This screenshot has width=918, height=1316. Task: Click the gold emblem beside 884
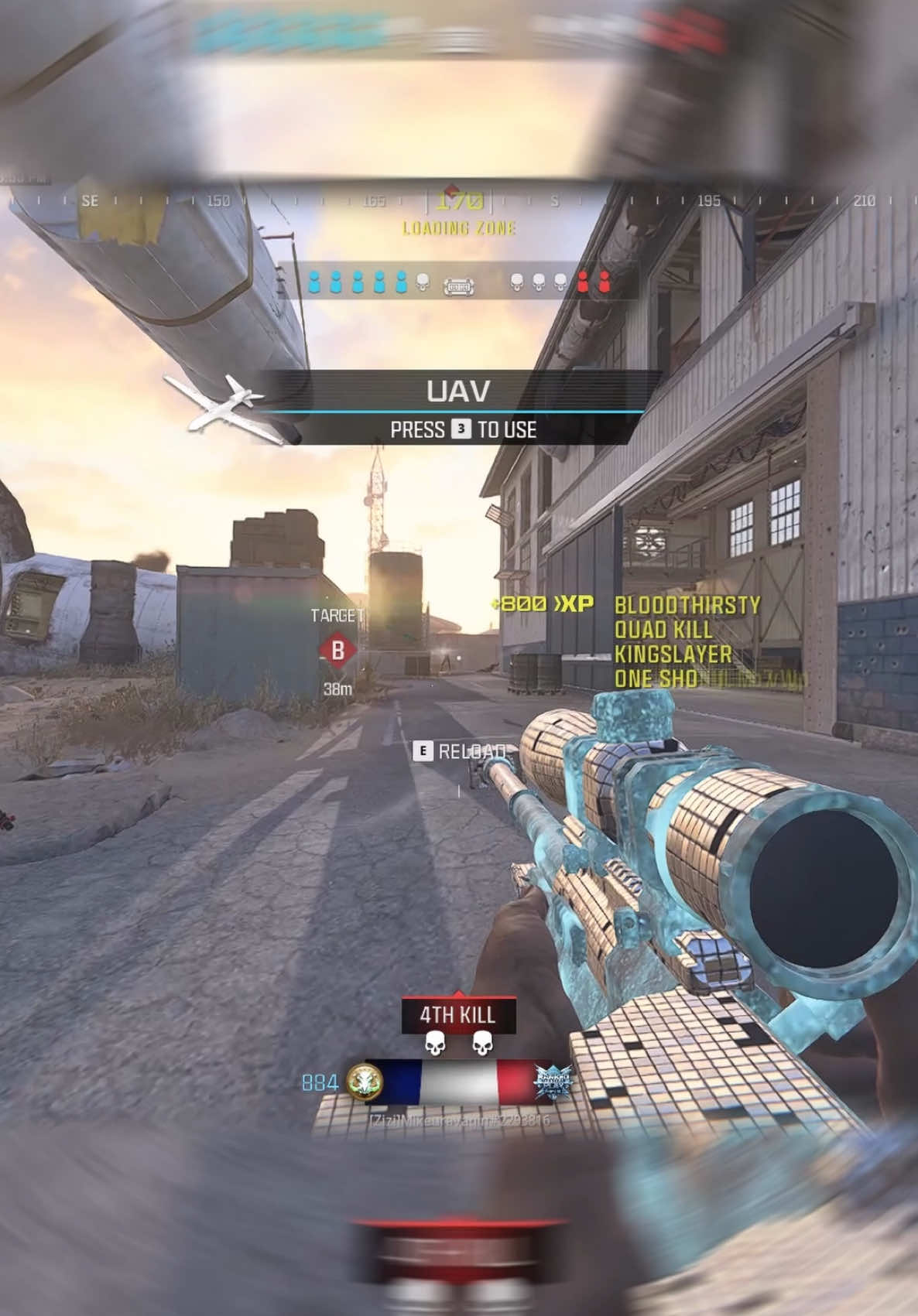[365, 1082]
